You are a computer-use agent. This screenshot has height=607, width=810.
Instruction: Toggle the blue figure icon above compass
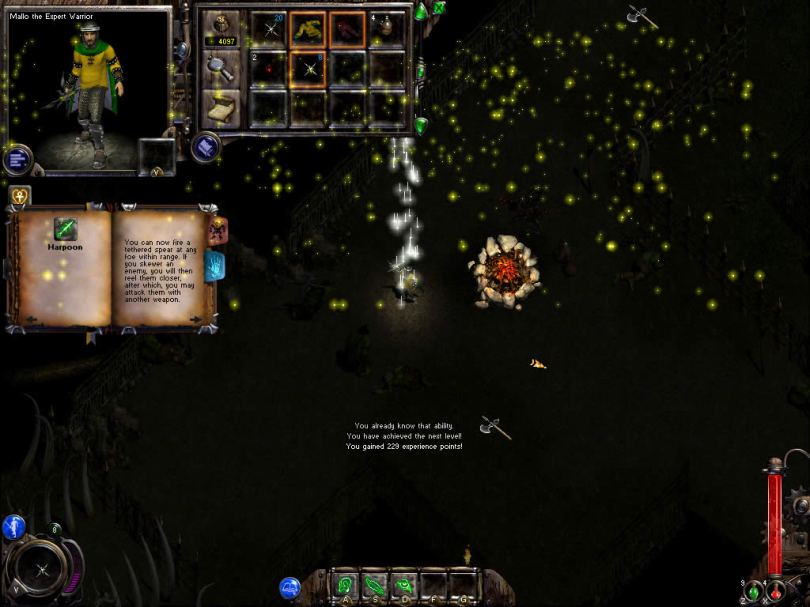tap(14, 527)
